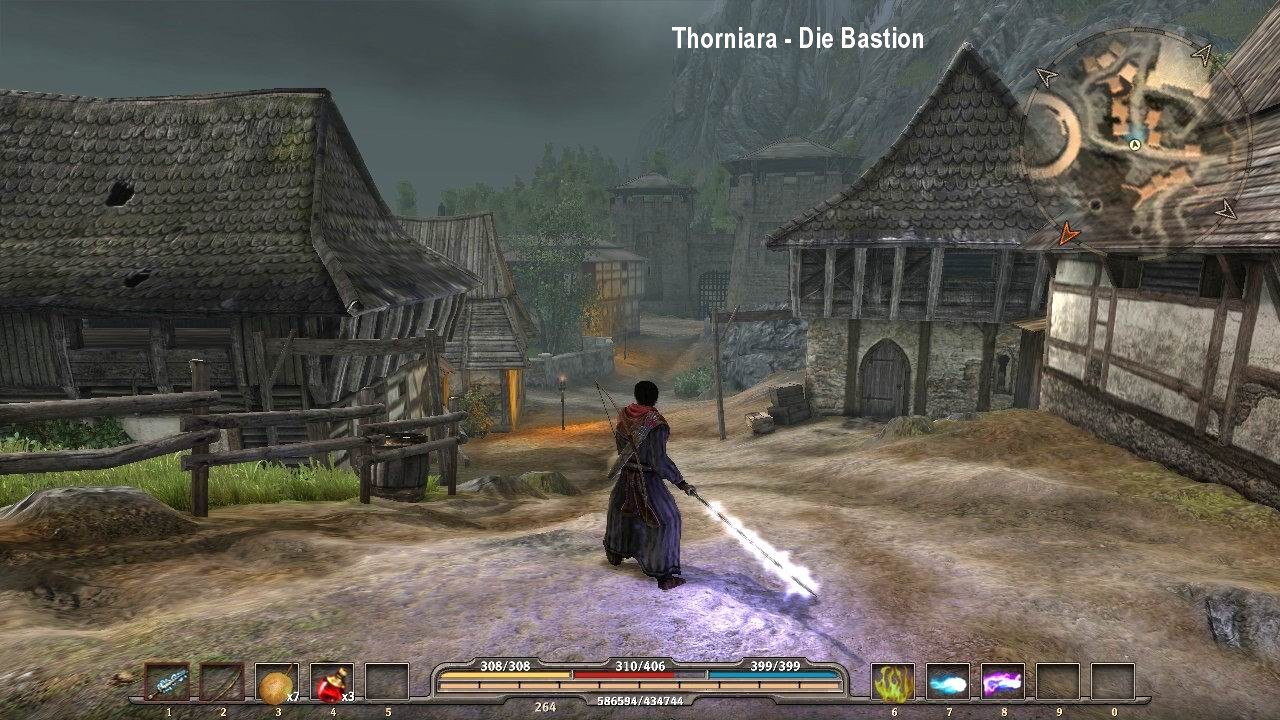
Task: Click the empty hotbar slot 9
Action: (x=1058, y=681)
